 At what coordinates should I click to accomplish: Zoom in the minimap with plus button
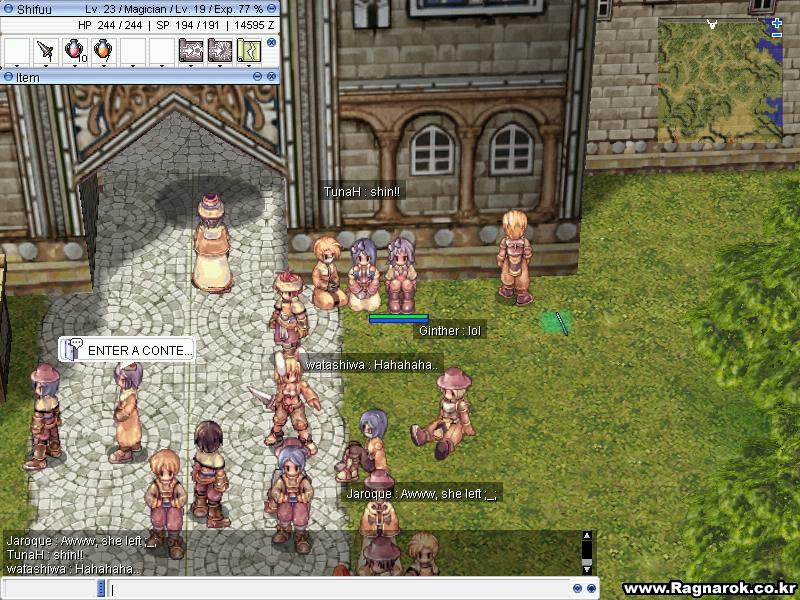tap(777, 22)
